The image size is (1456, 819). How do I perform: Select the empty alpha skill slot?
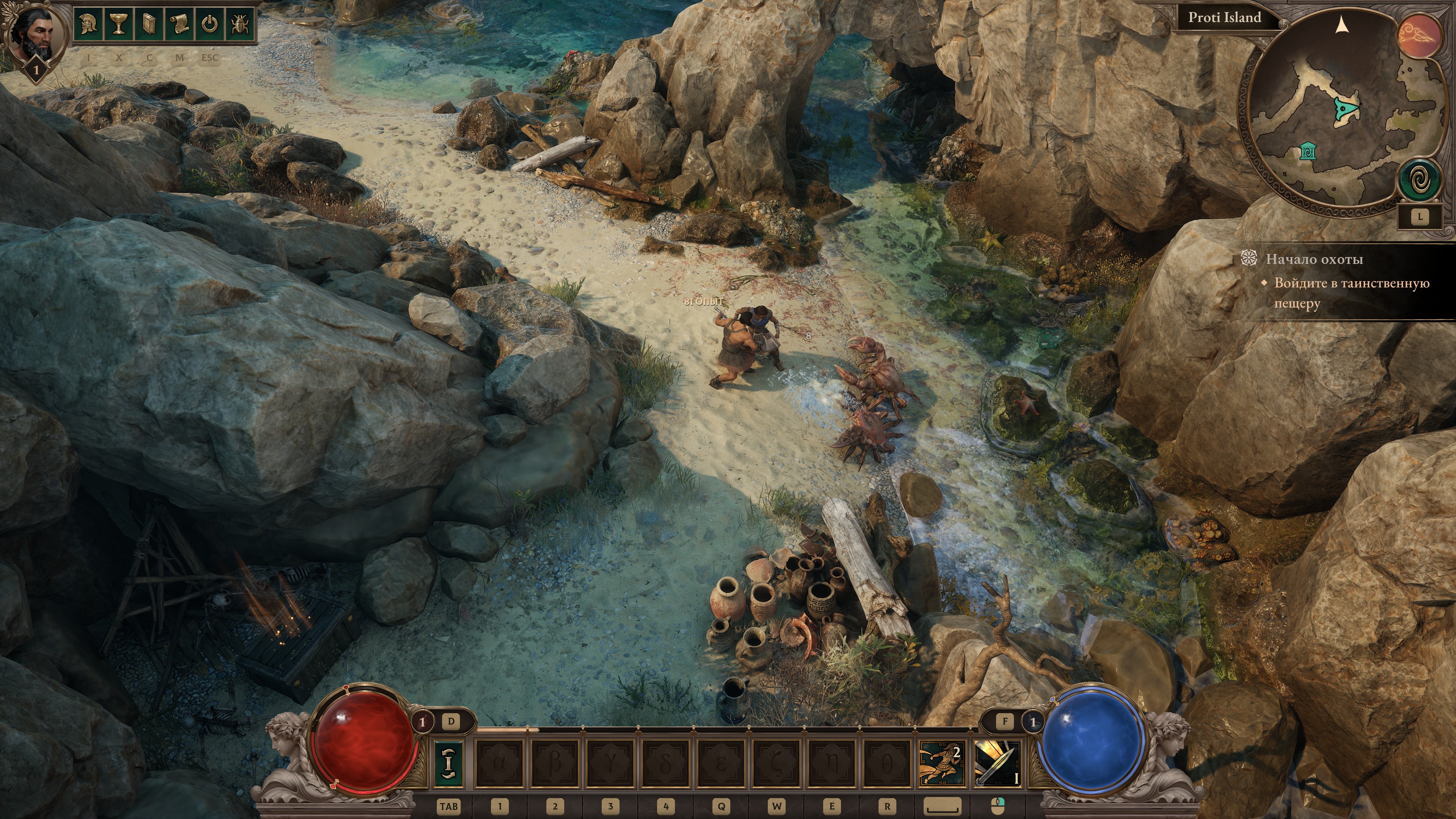point(499,764)
